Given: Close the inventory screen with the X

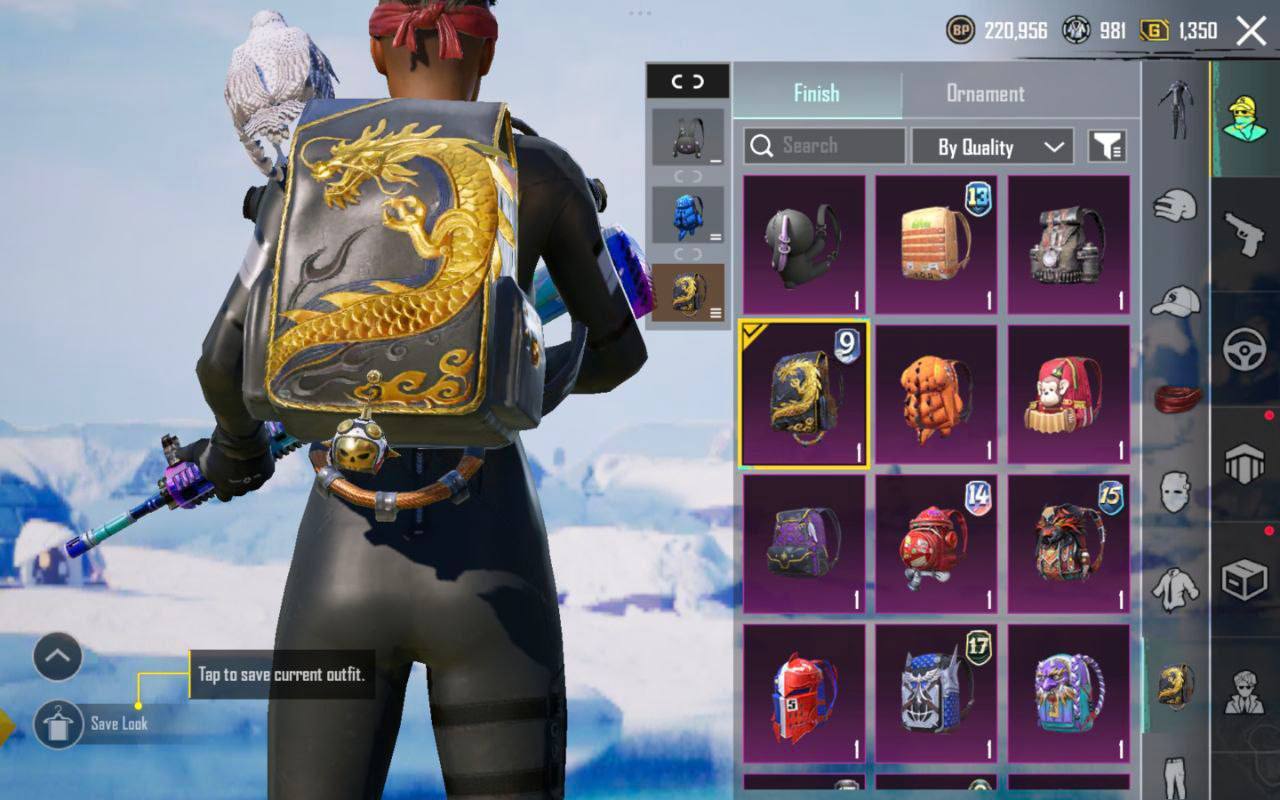Looking at the screenshot, I should click(x=1251, y=31).
